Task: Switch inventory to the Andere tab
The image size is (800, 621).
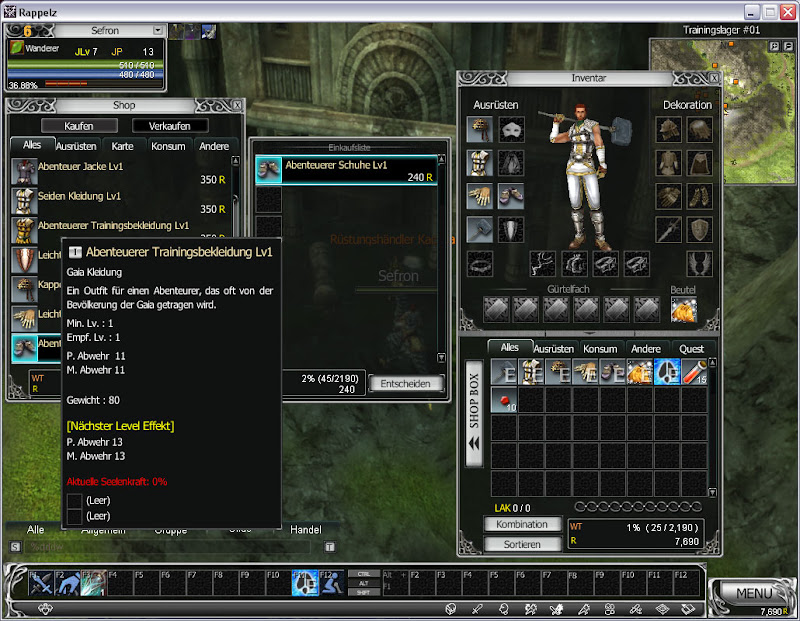Action: (646, 349)
